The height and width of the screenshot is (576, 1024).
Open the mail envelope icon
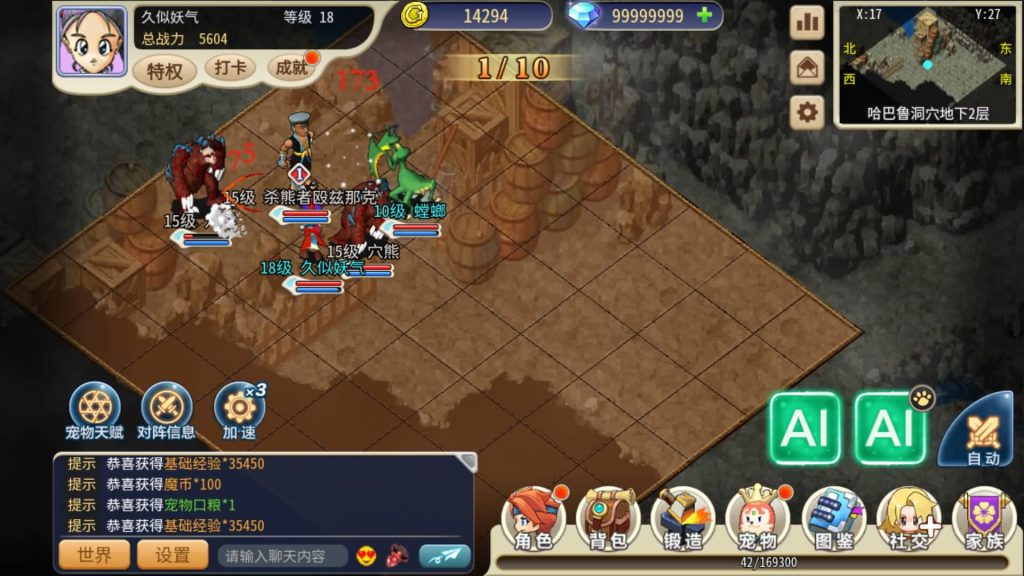pyautogui.click(x=807, y=67)
